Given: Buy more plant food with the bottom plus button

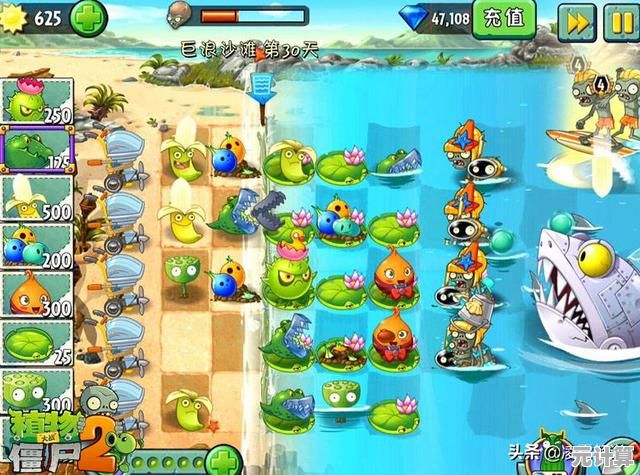Looking at the screenshot, I should tap(224, 461).
